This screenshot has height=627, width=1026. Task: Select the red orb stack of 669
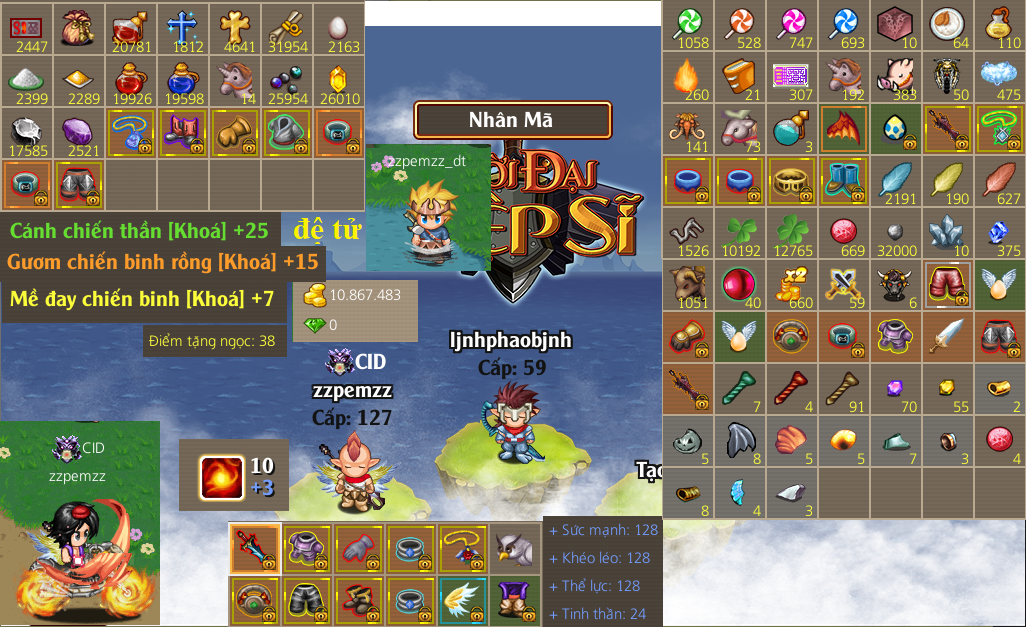pos(844,233)
